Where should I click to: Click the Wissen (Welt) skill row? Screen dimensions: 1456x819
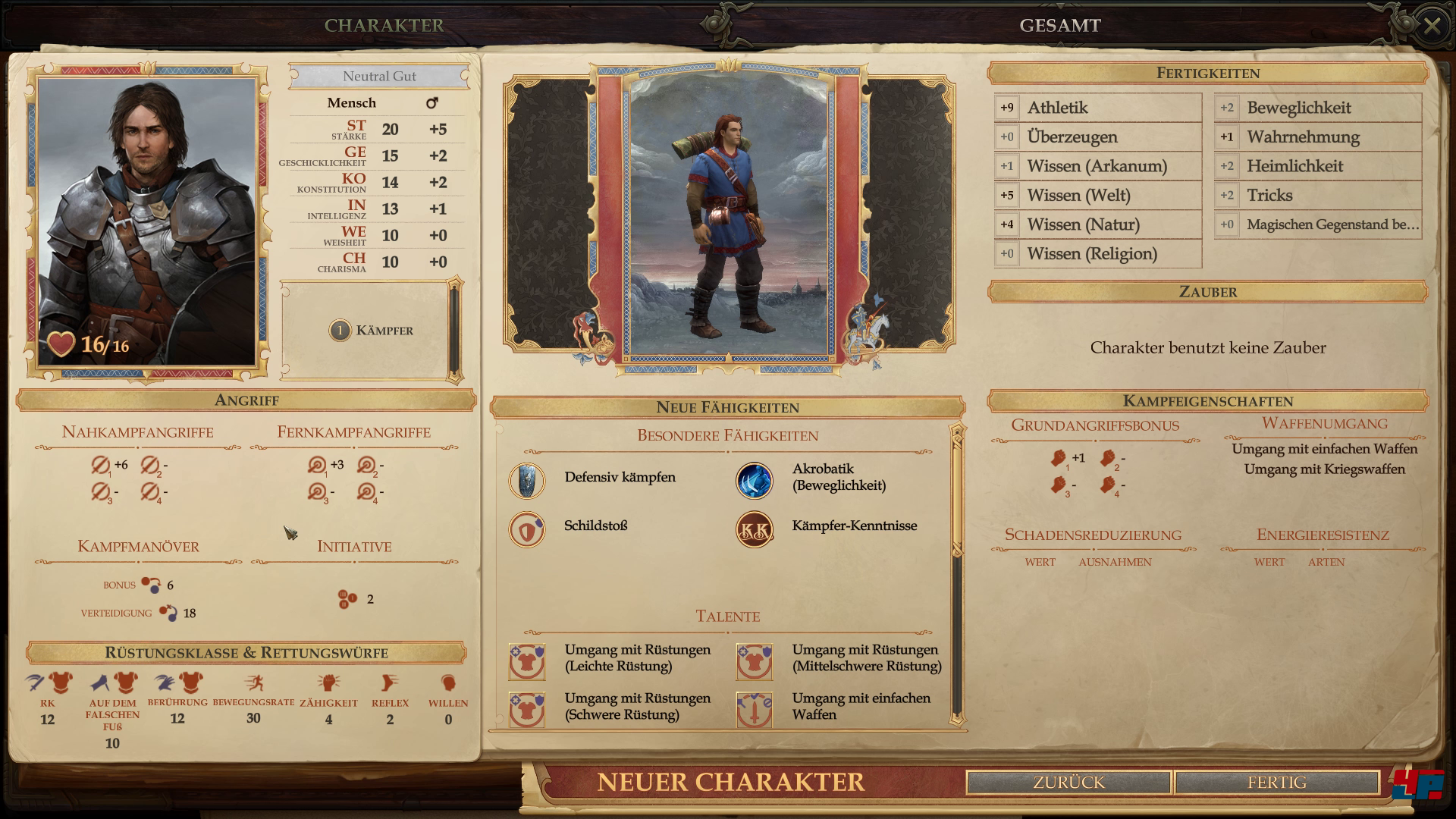[x=1097, y=196]
